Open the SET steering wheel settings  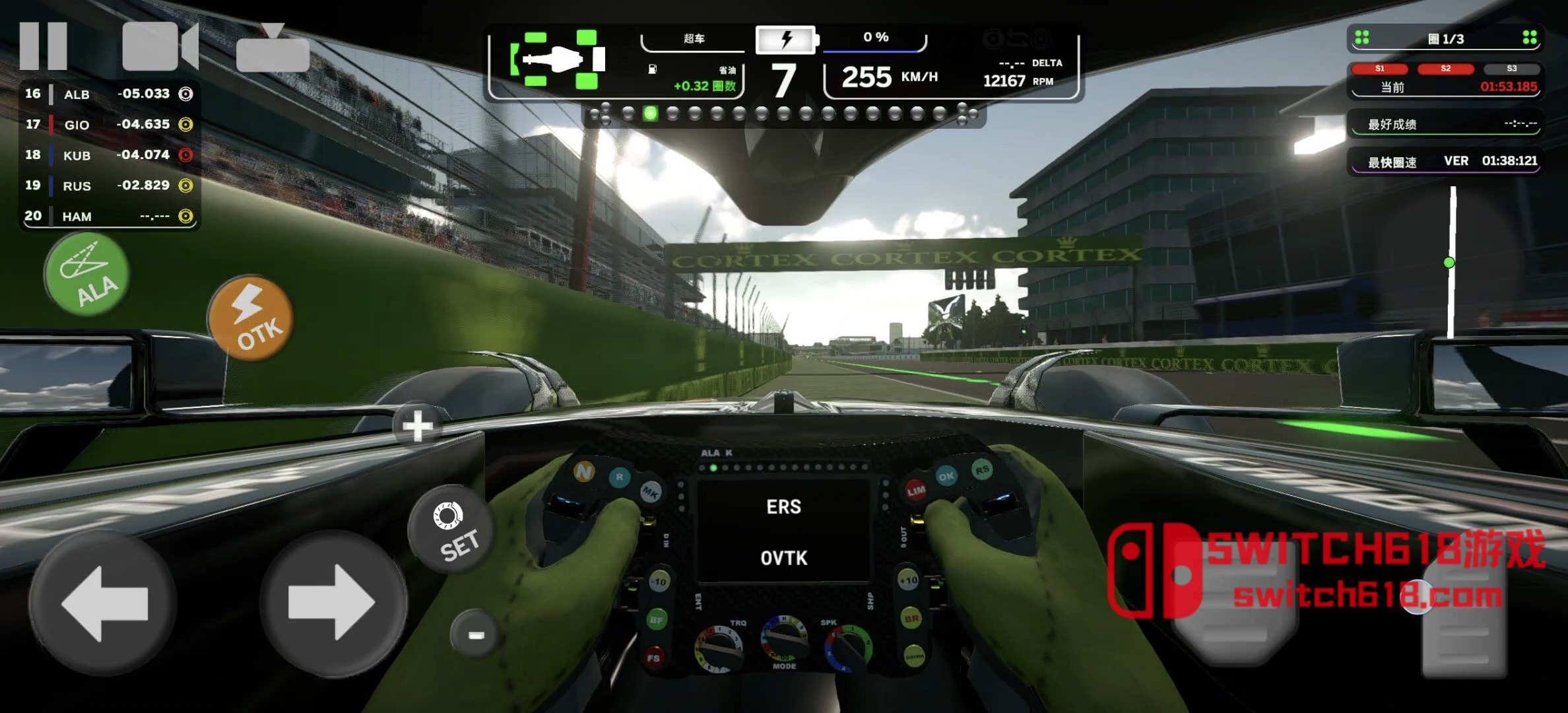point(453,531)
